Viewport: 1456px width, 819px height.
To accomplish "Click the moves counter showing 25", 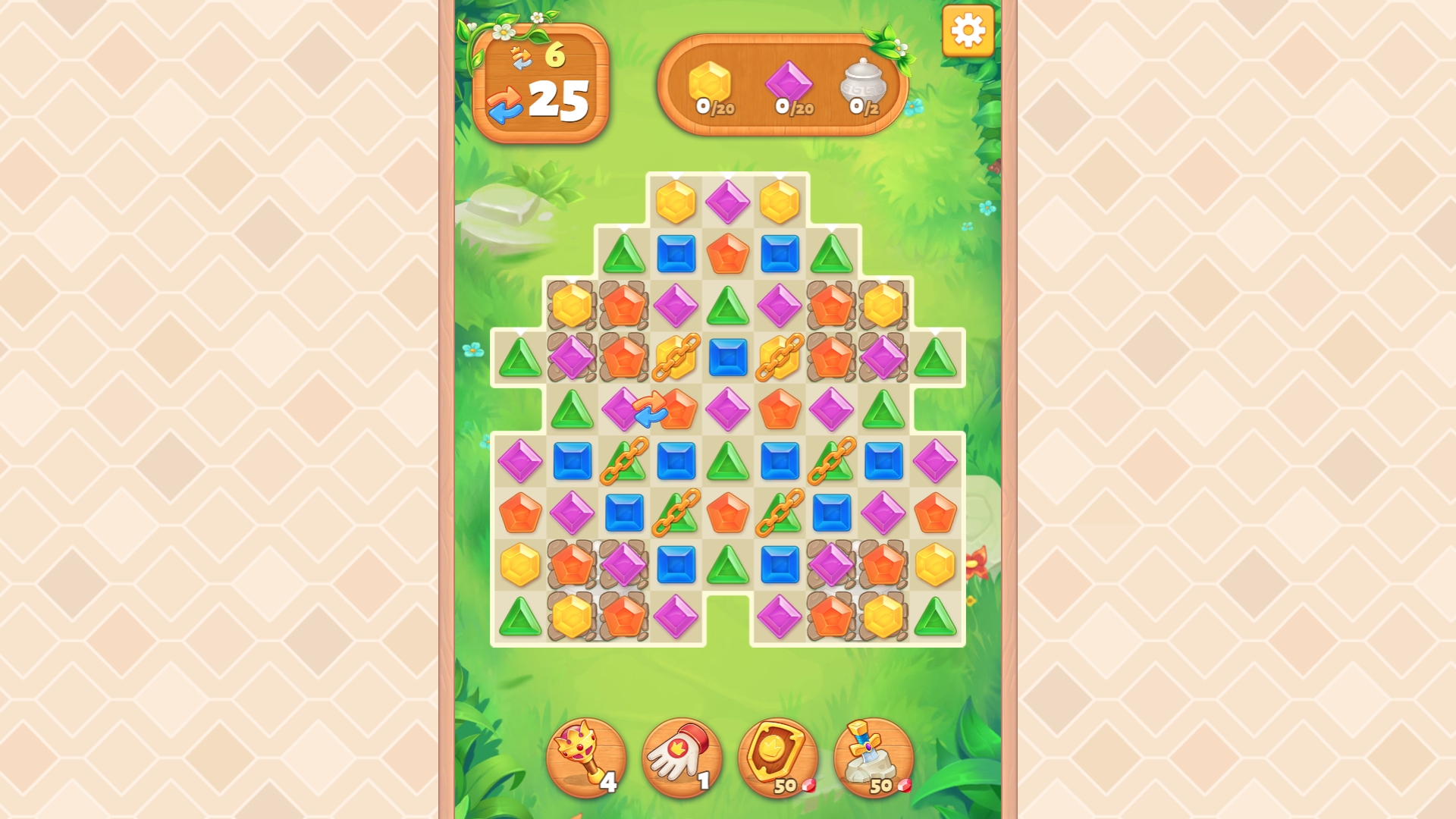I will click(x=559, y=99).
